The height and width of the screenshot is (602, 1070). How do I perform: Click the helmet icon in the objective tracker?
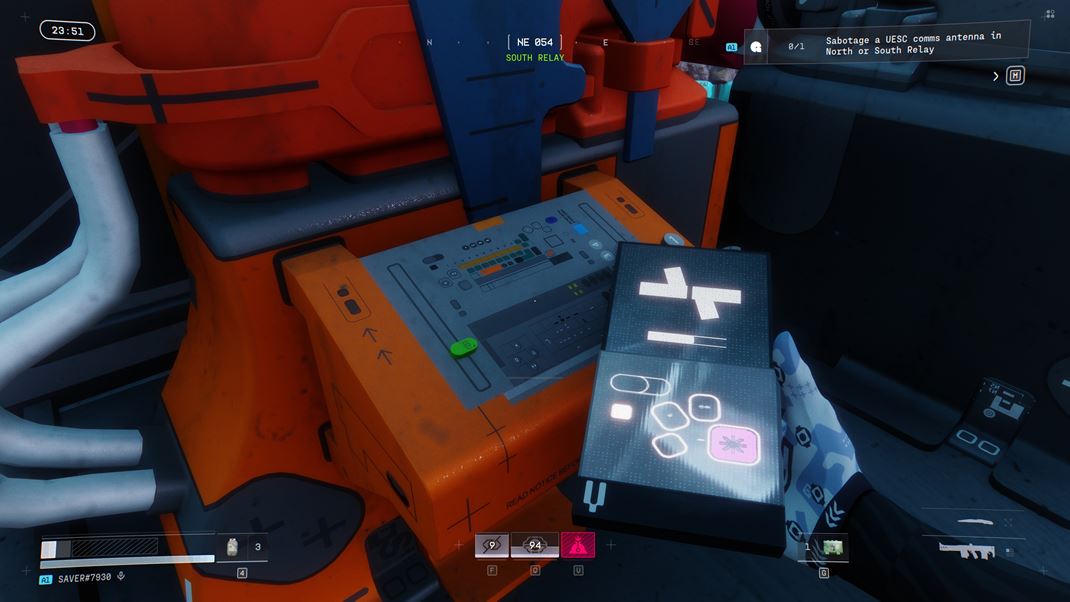pyautogui.click(x=757, y=46)
